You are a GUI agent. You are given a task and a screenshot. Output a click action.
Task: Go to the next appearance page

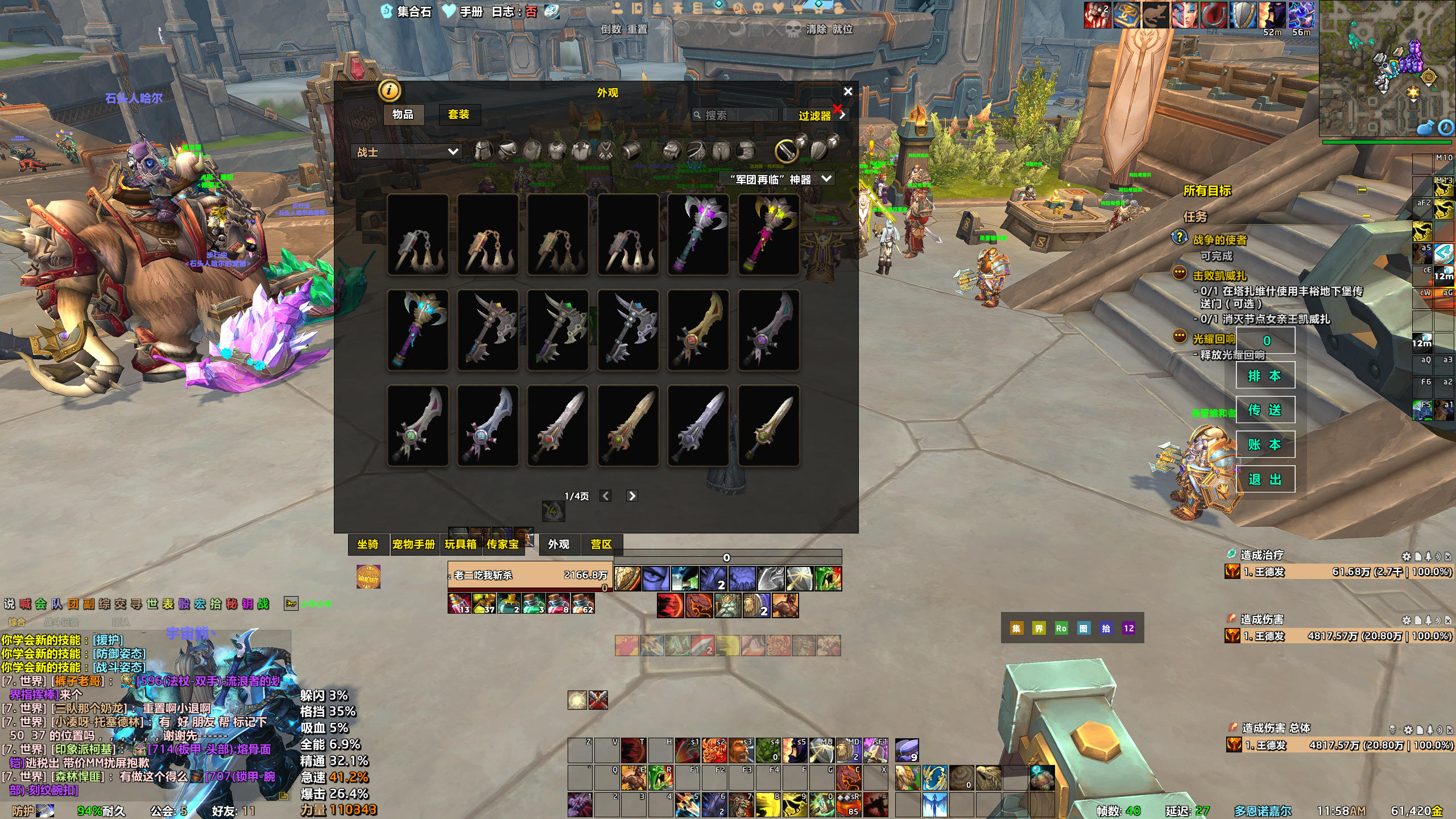[x=632, y=496]
